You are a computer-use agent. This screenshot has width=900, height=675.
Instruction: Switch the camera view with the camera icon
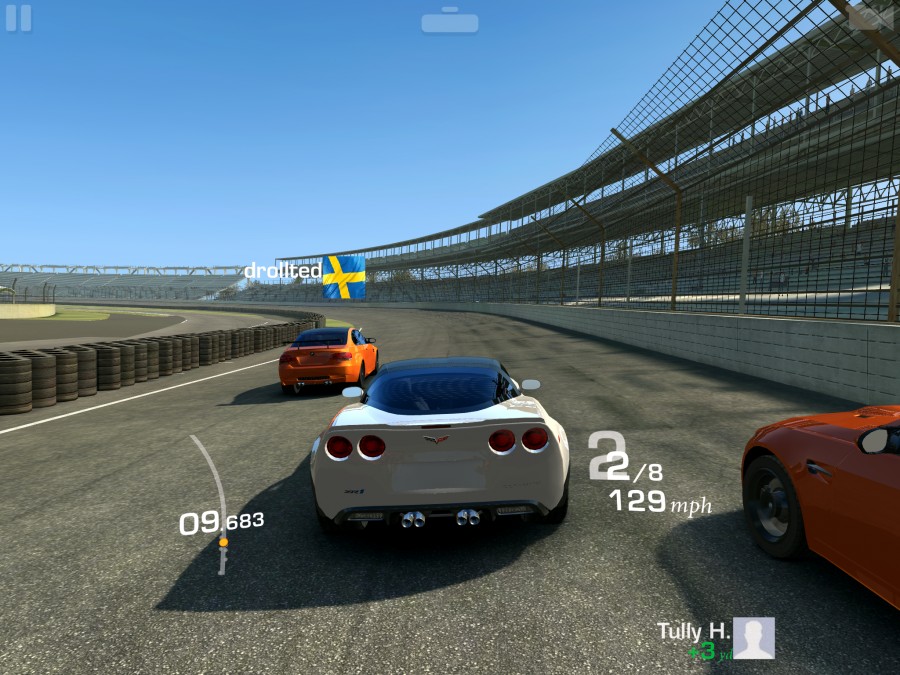point(870,16)
